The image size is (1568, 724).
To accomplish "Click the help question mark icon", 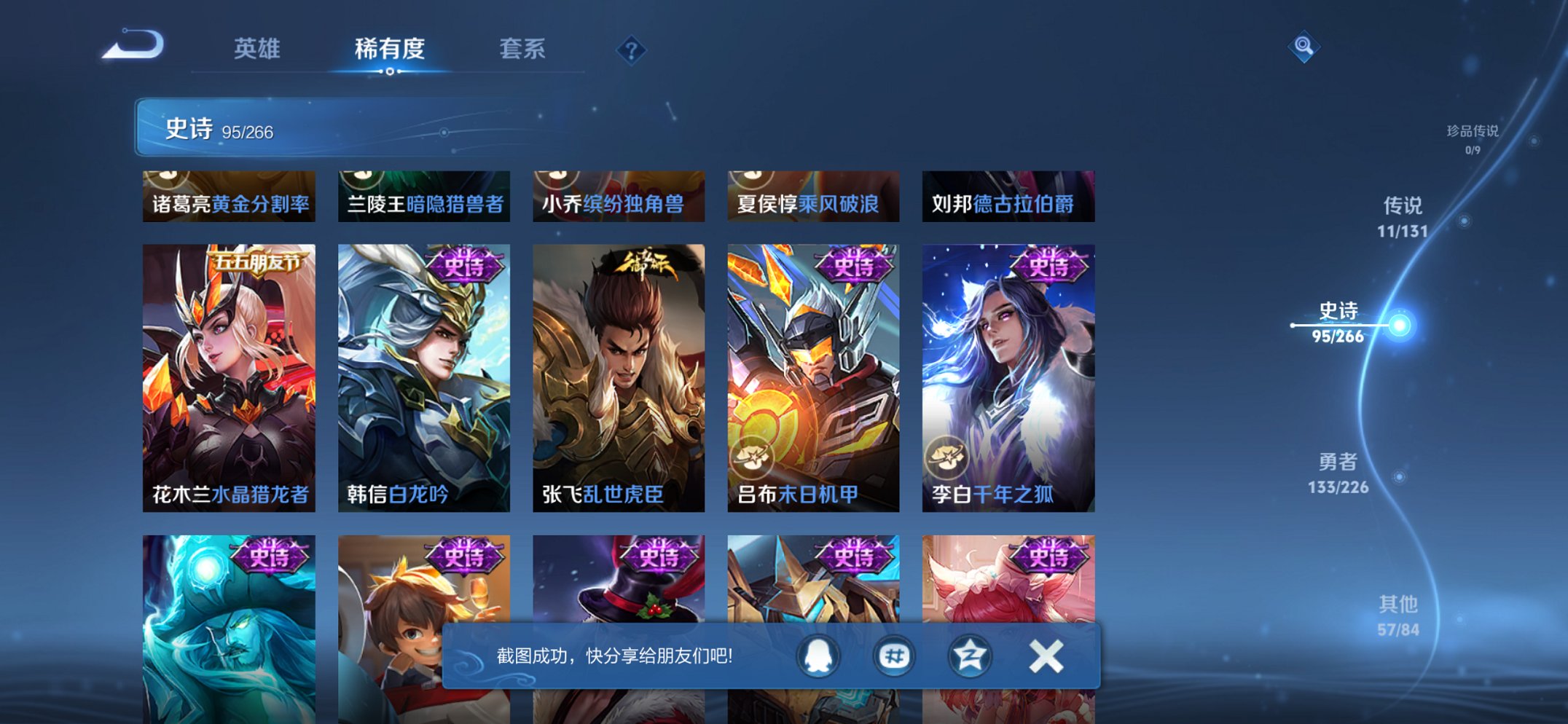I will (x=632, y=51).
